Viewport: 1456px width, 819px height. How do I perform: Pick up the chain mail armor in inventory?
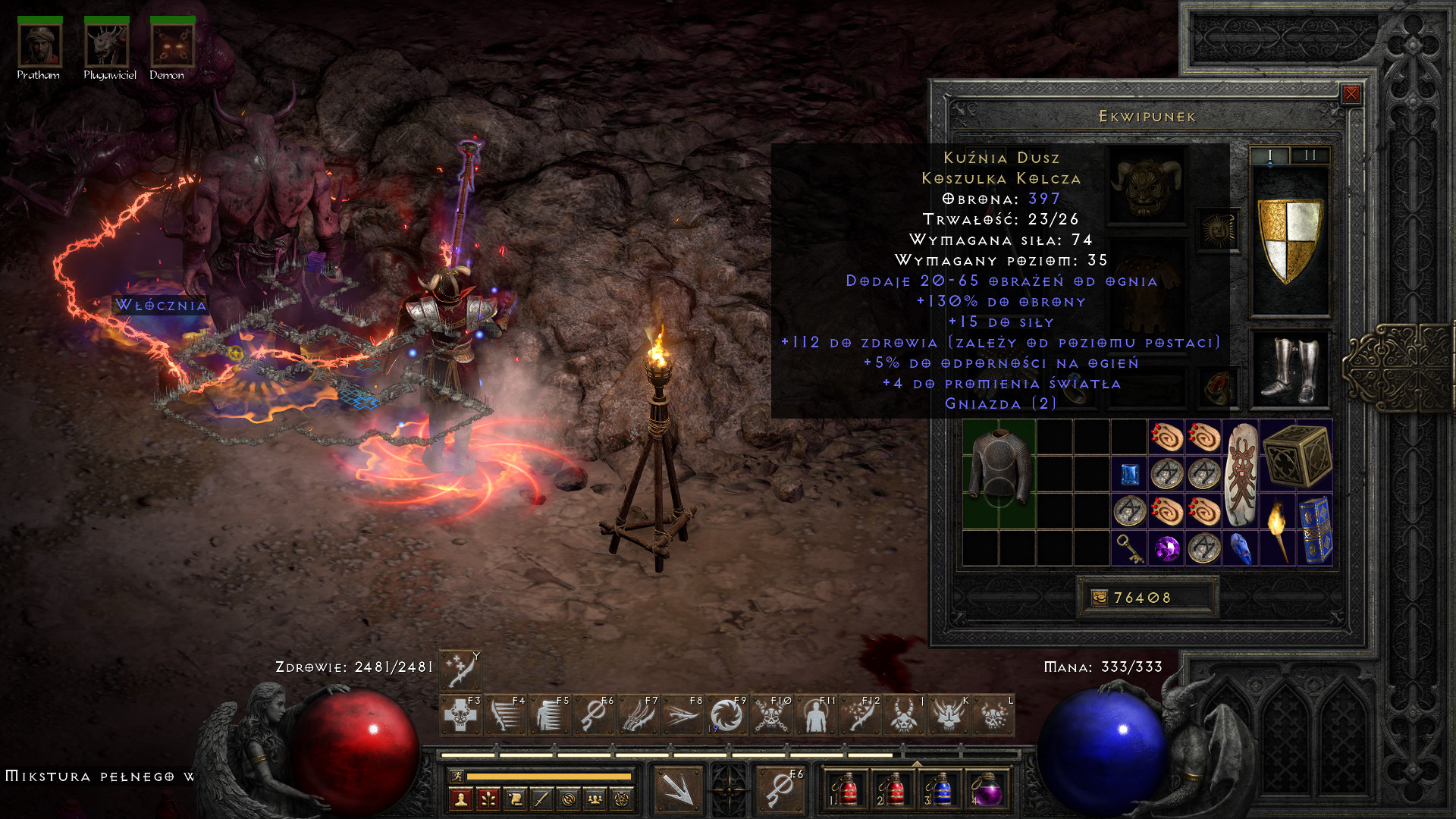click(x=999, y=473)
